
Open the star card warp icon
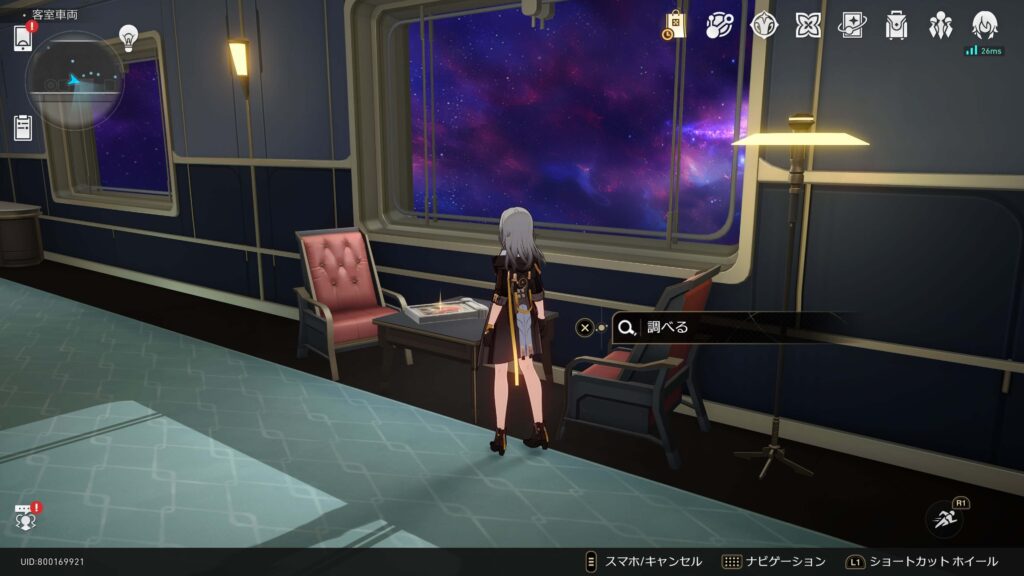point(852,25)
